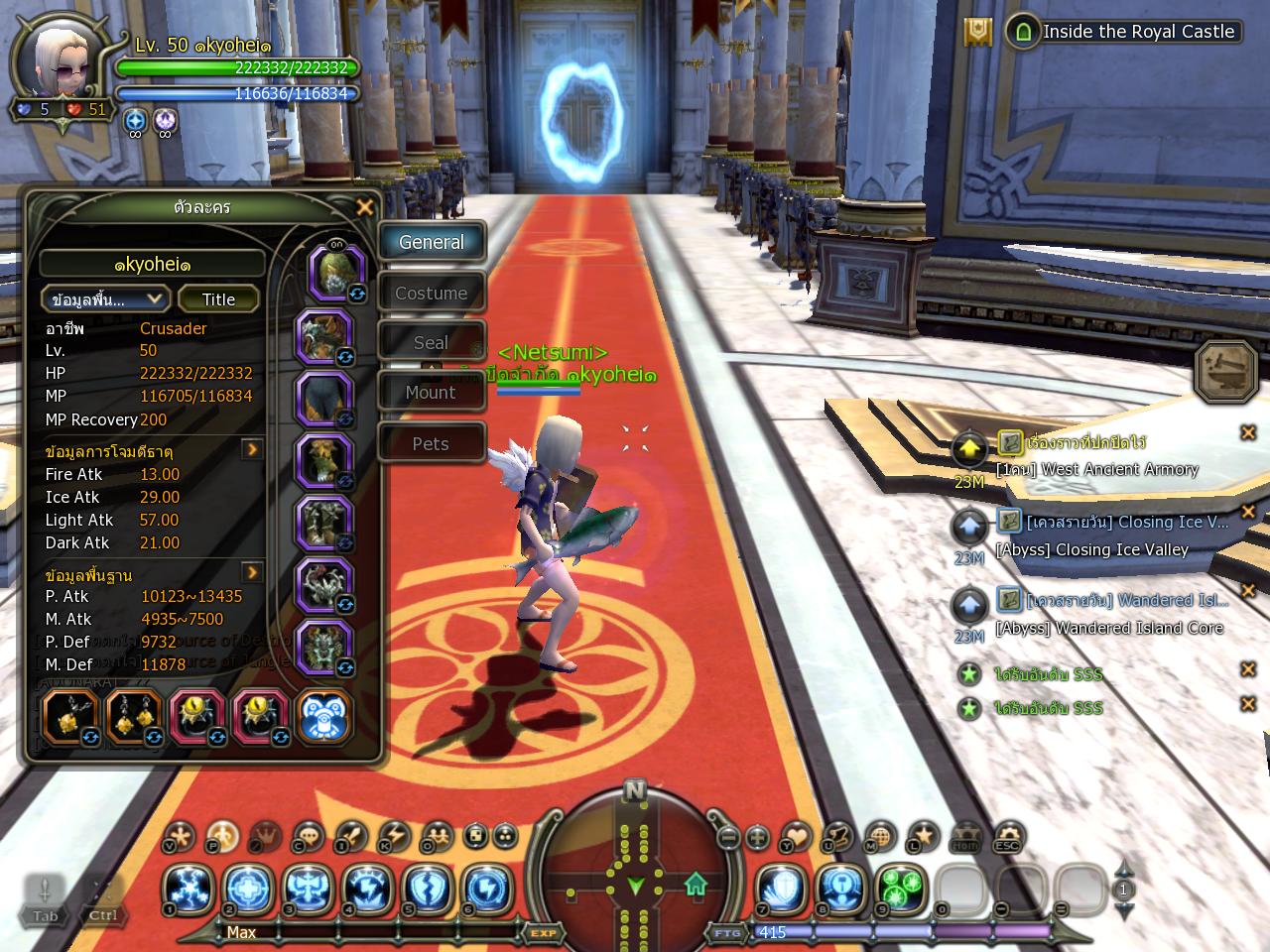This screenshot has width=1270, height=952.
Task: Open the ESC system menu button
Action: 1008,838
